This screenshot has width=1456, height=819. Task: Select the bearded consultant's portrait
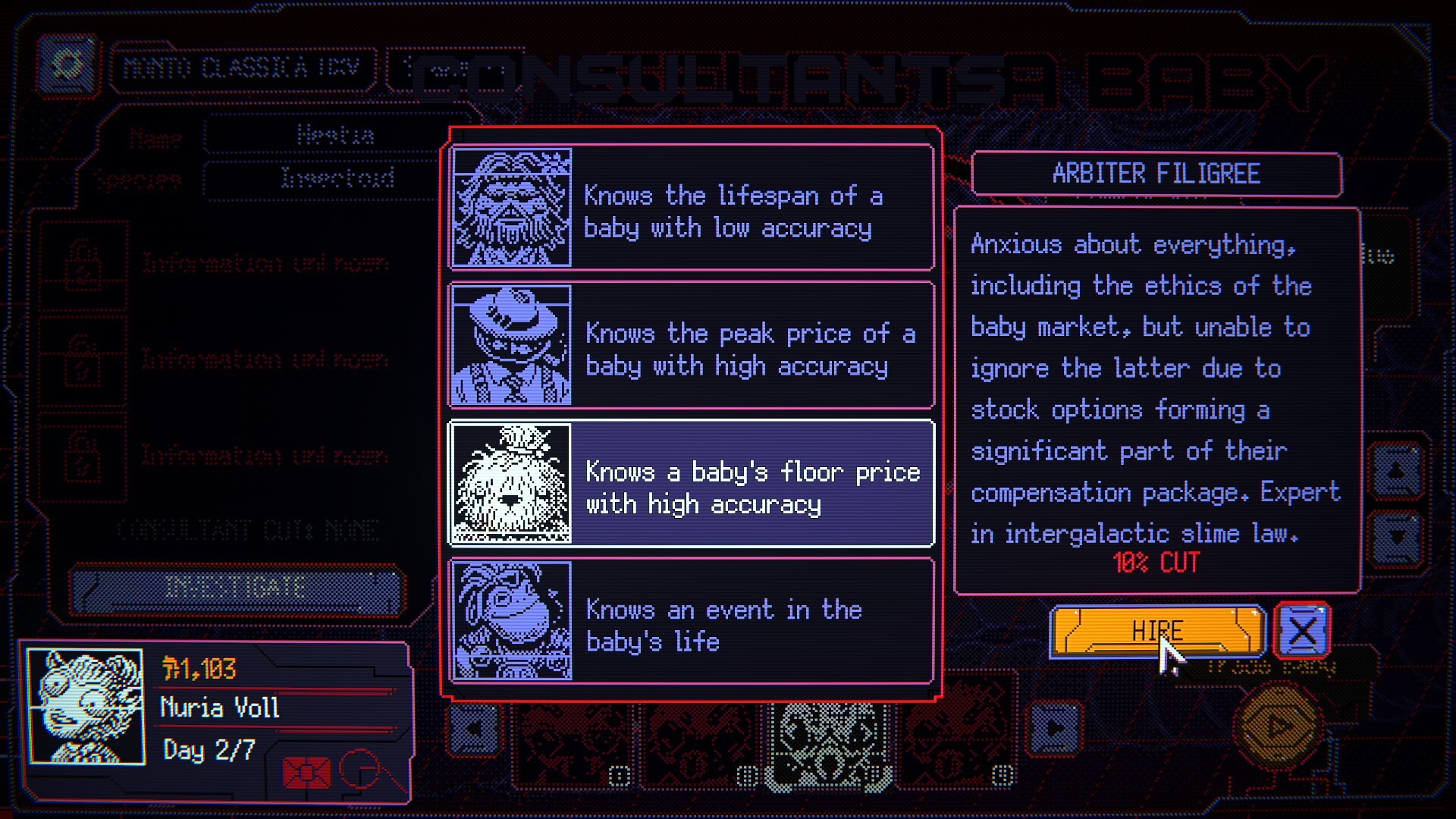click(512, 210)
